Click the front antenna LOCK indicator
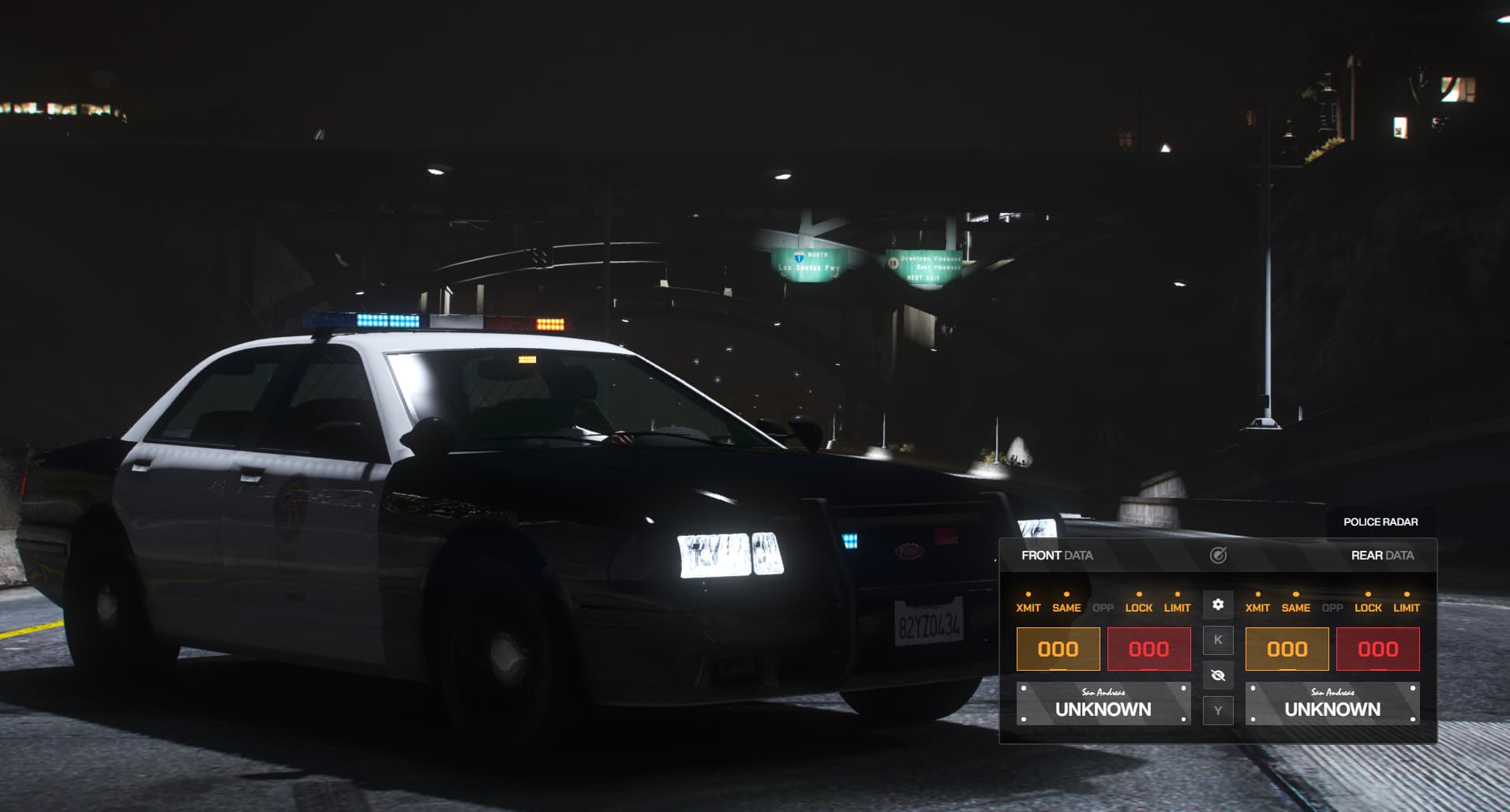 pyautogui.click(x=1138, y=608)
